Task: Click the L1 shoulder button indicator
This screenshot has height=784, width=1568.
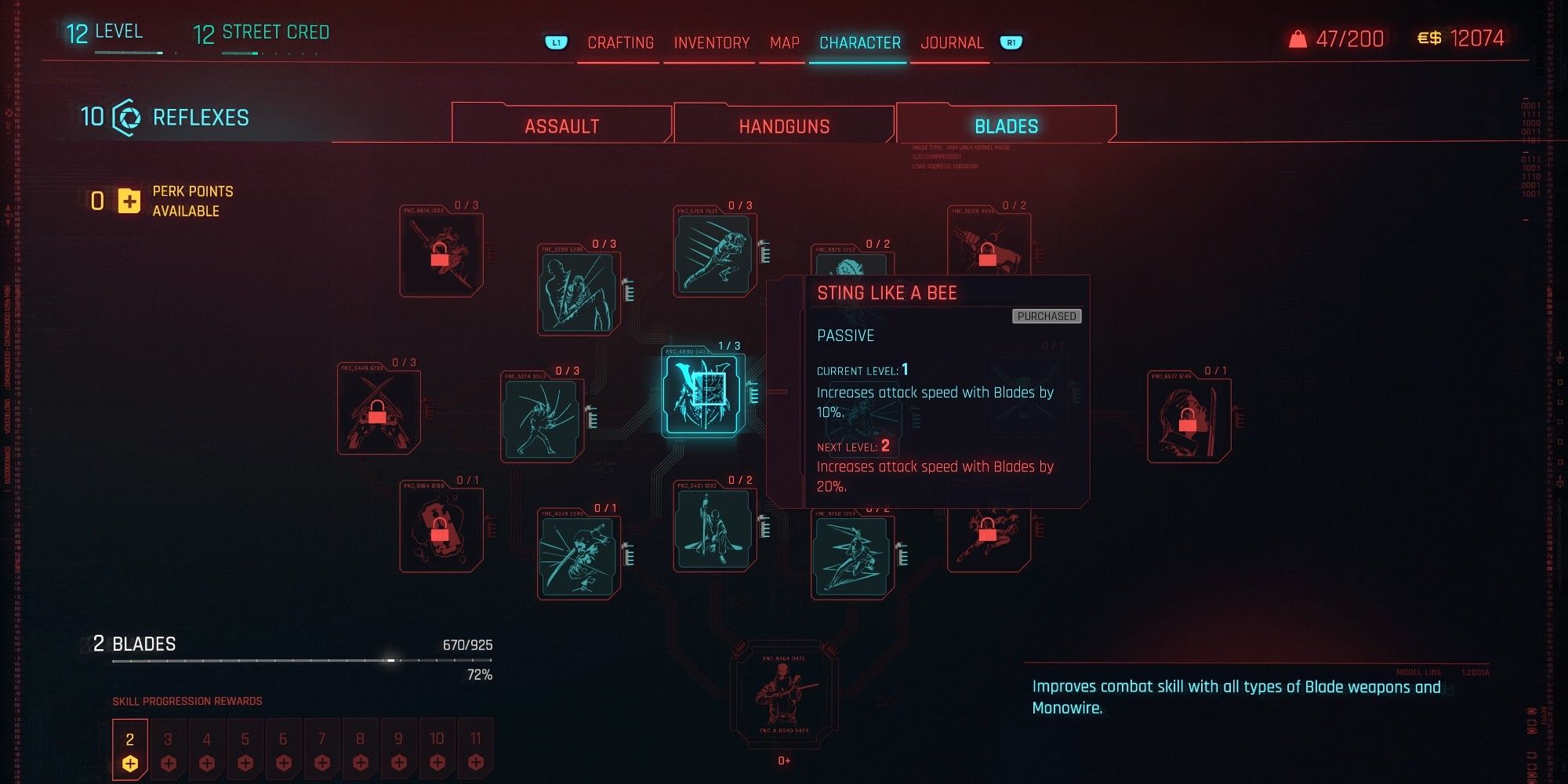Action: click(x=556, y=42)
